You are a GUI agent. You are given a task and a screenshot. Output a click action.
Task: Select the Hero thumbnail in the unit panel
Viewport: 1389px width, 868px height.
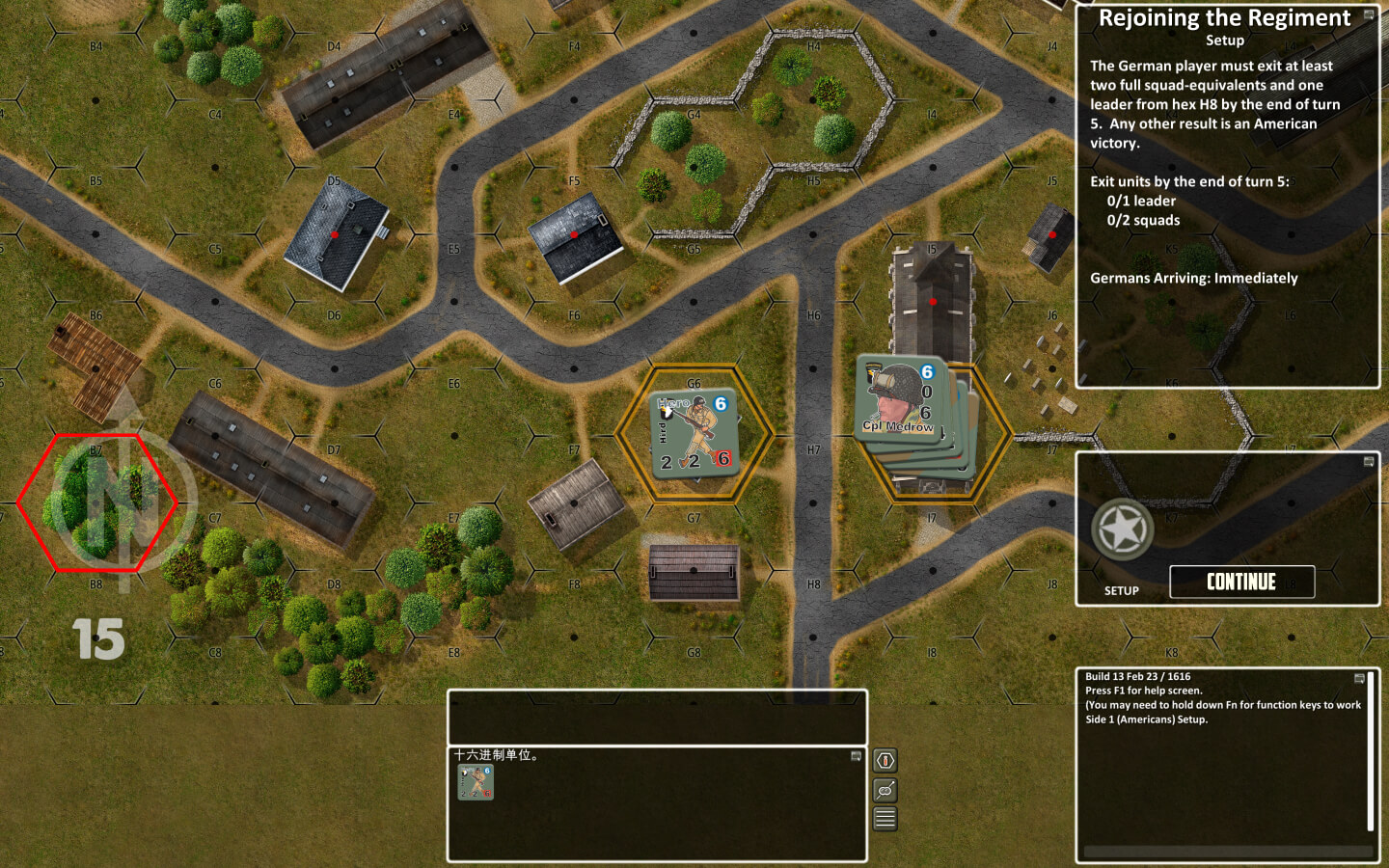tap(475, 782)
